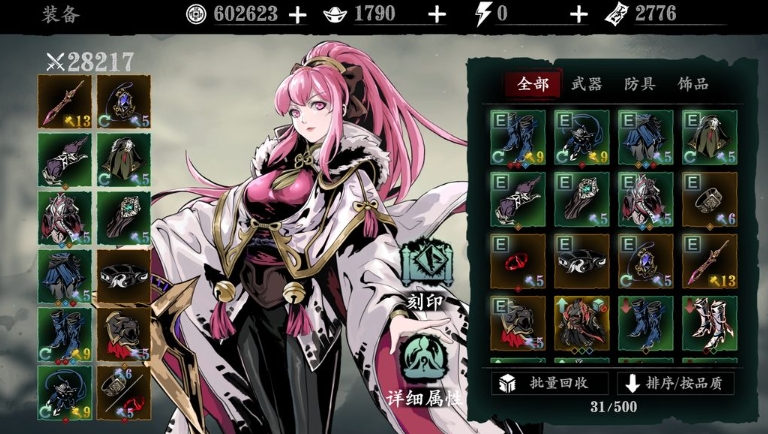Pick the blue boots with red arrow in inventory
Screen dimensions: 768x434
pos(646,323)
